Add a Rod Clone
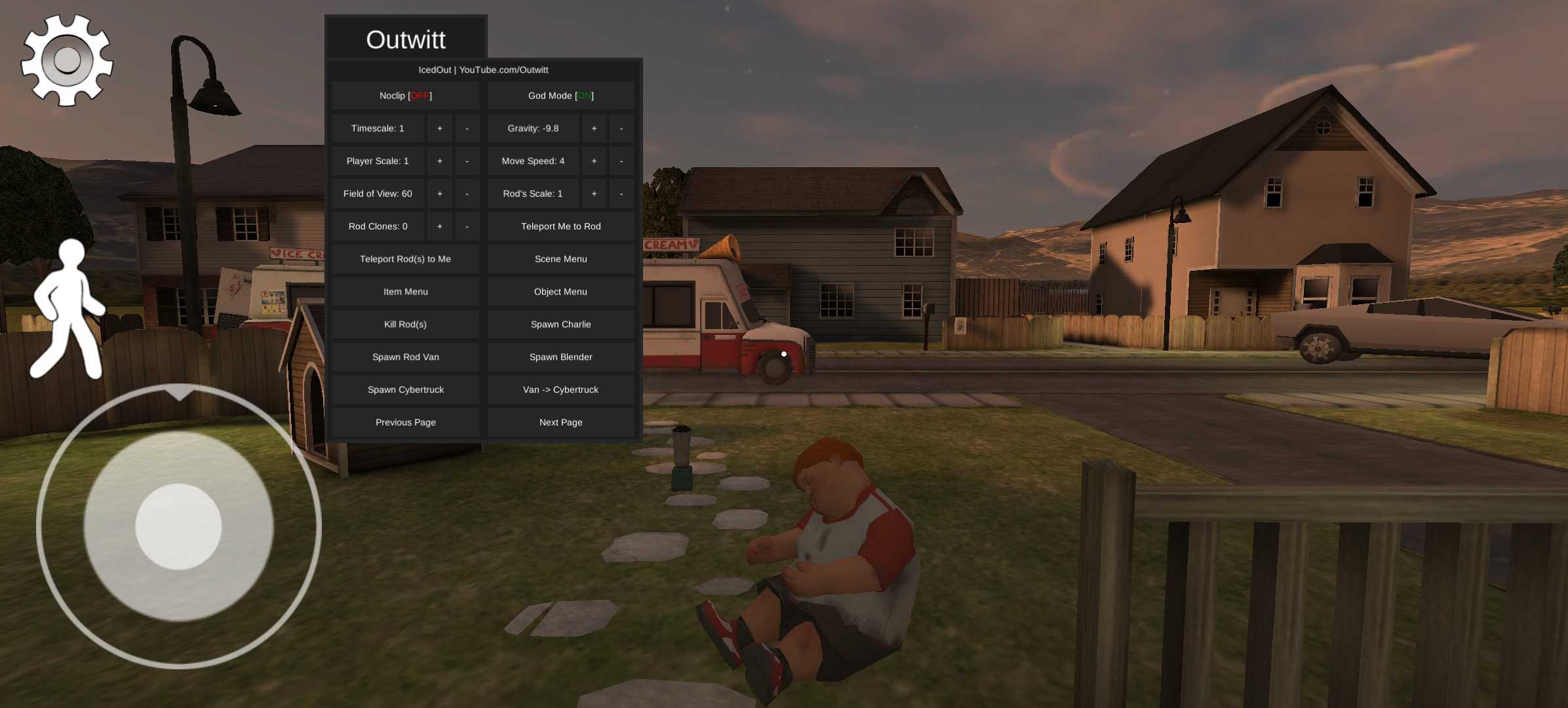1568x708 pixels. click(x=440, y=227)
